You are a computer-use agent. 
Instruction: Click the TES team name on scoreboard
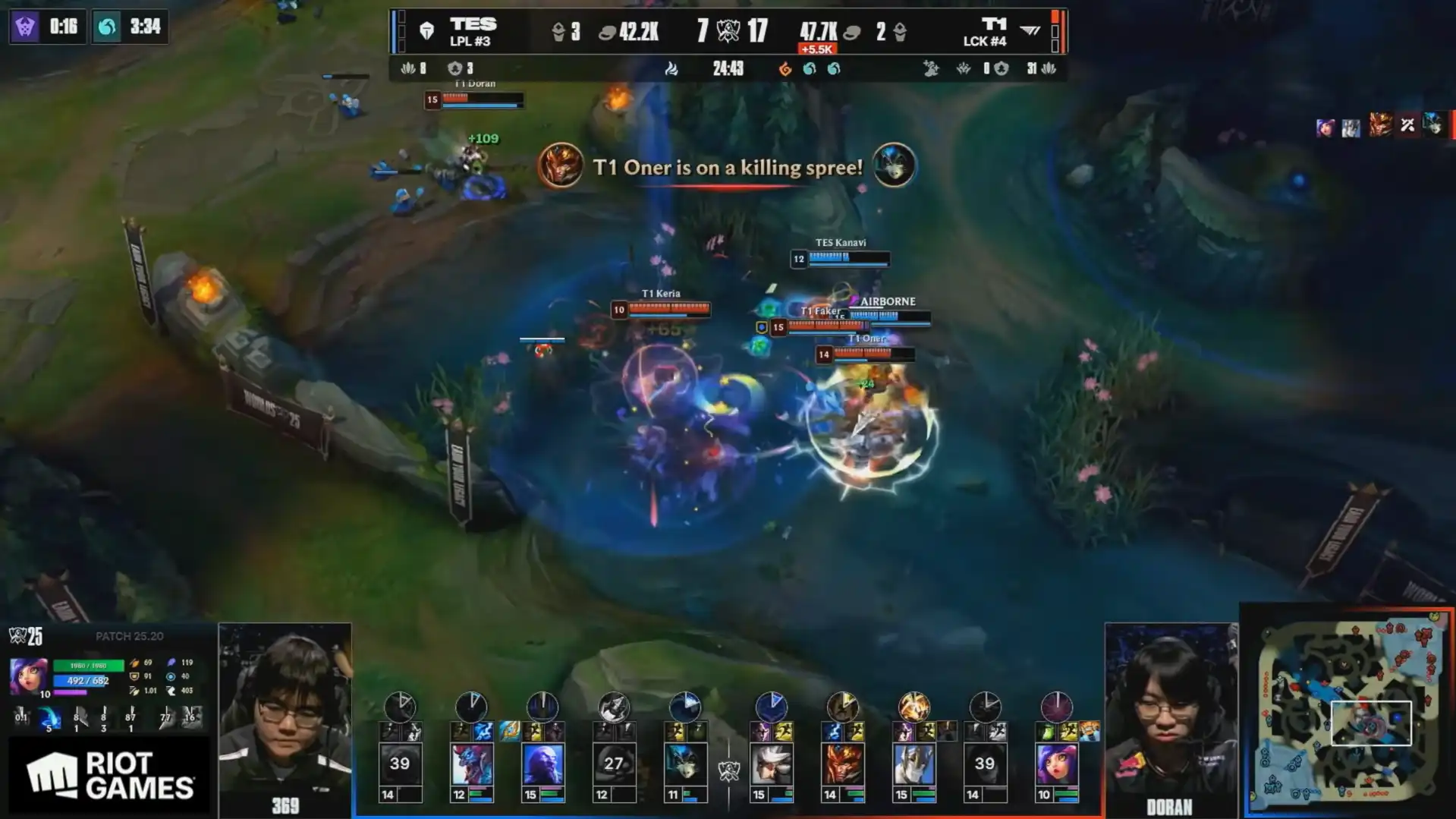click(473, 24)
